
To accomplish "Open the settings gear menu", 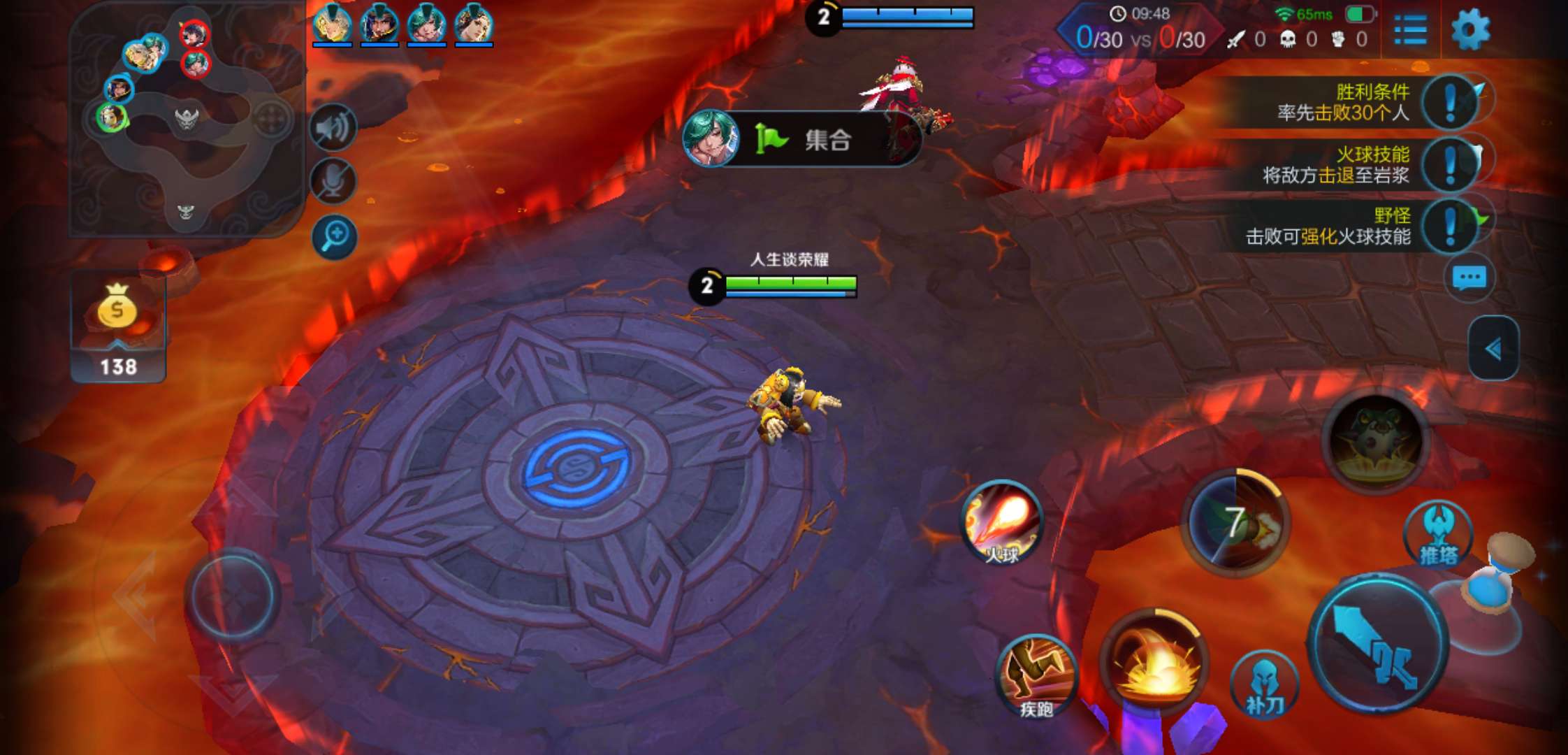I will [1470, 31].
